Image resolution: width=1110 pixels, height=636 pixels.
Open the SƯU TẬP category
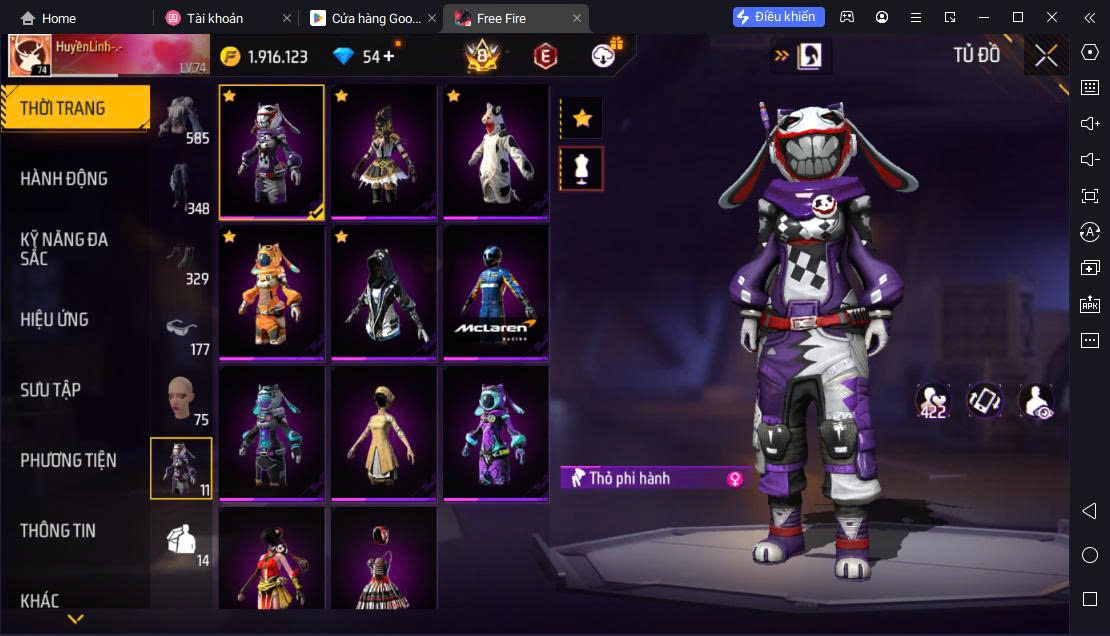pyautogui.click(x=50, y=390)
